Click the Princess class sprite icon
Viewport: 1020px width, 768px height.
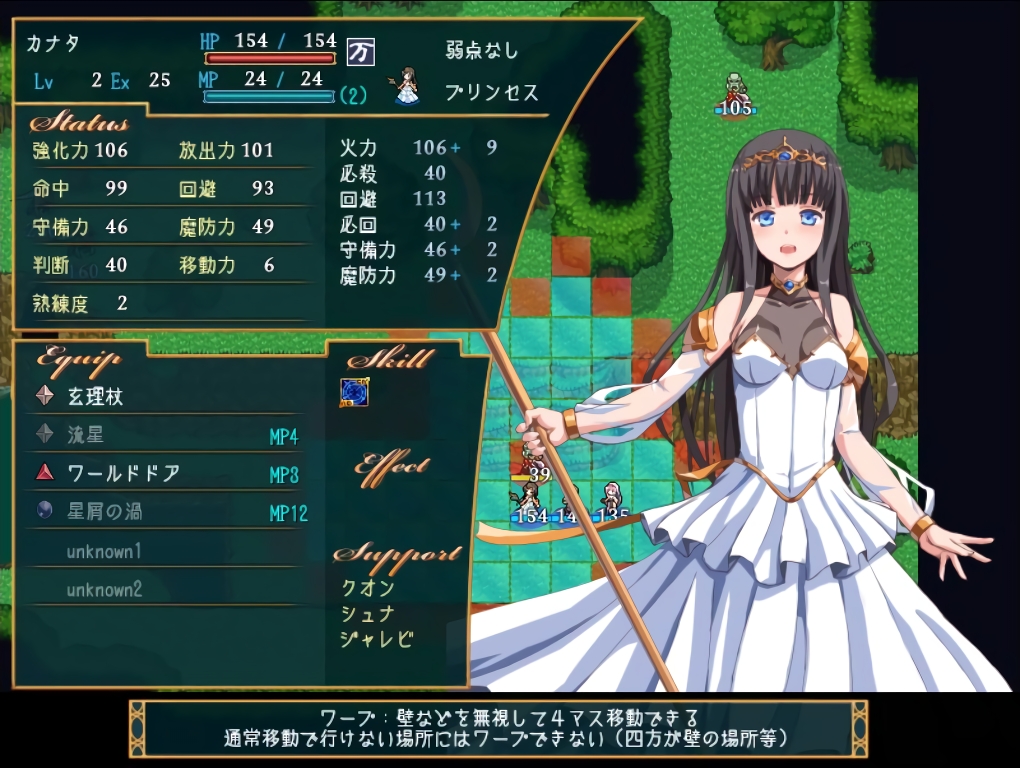tap(407, 86)
